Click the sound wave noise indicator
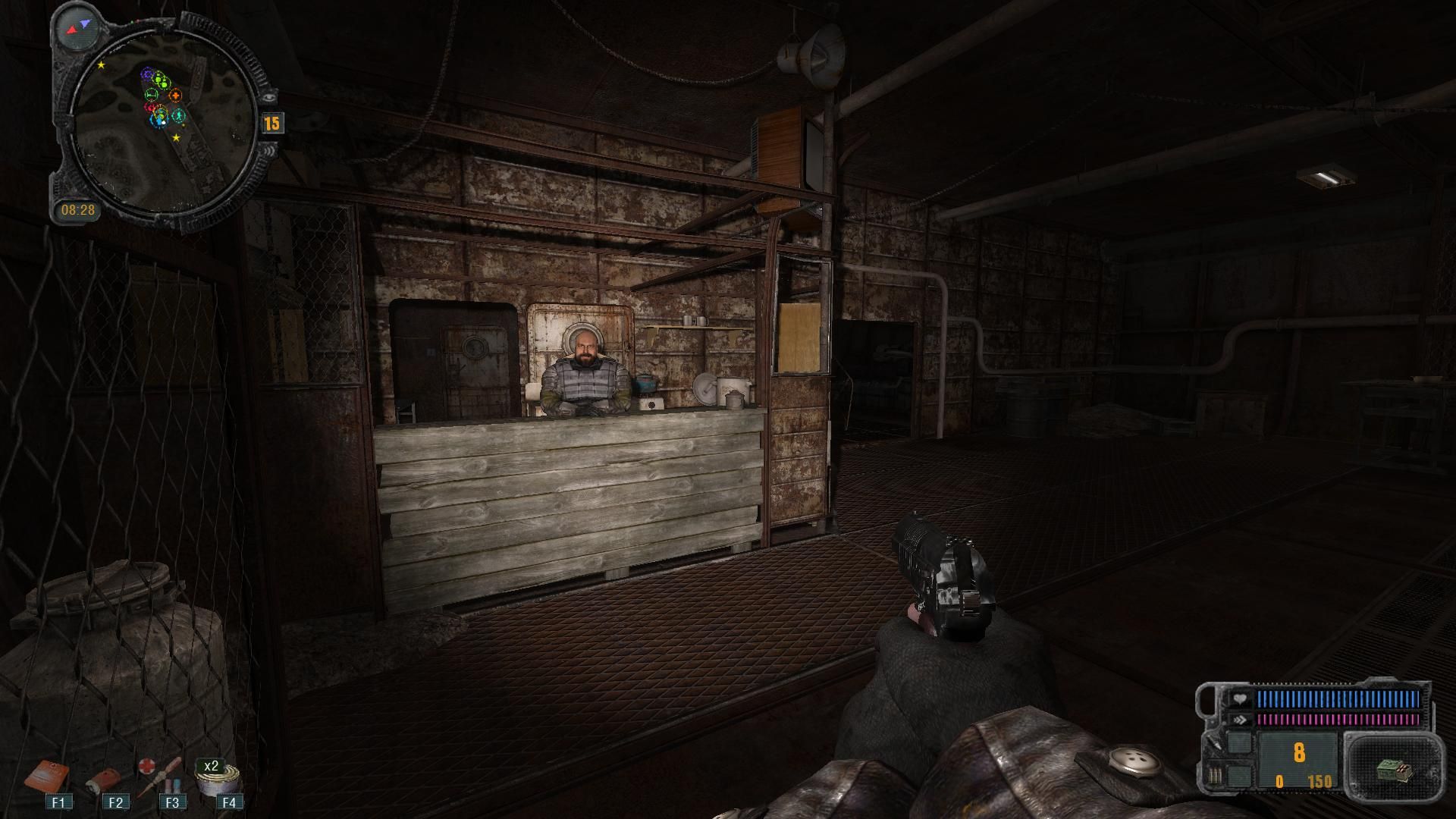Image resolution: width=1456 pixels, height=819 pixels. 269,152
